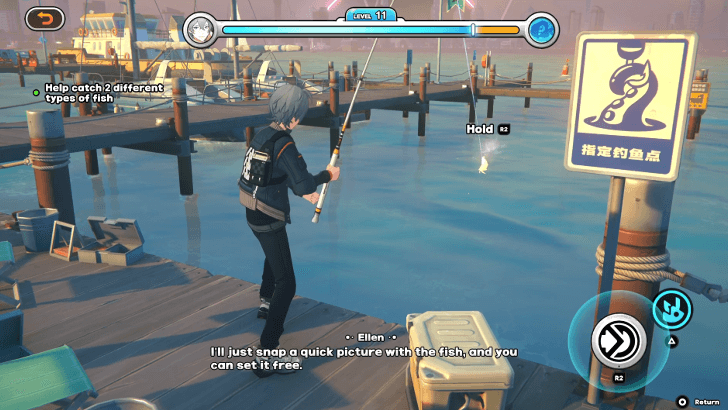Select the blue fish question-mark icon
Screen dimensions: 728x410
click(x=542, y=30)
